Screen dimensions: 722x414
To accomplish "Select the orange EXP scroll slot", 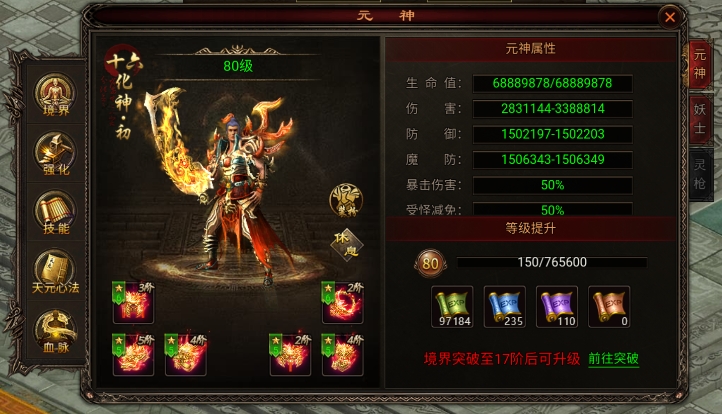I will (608, 306).
